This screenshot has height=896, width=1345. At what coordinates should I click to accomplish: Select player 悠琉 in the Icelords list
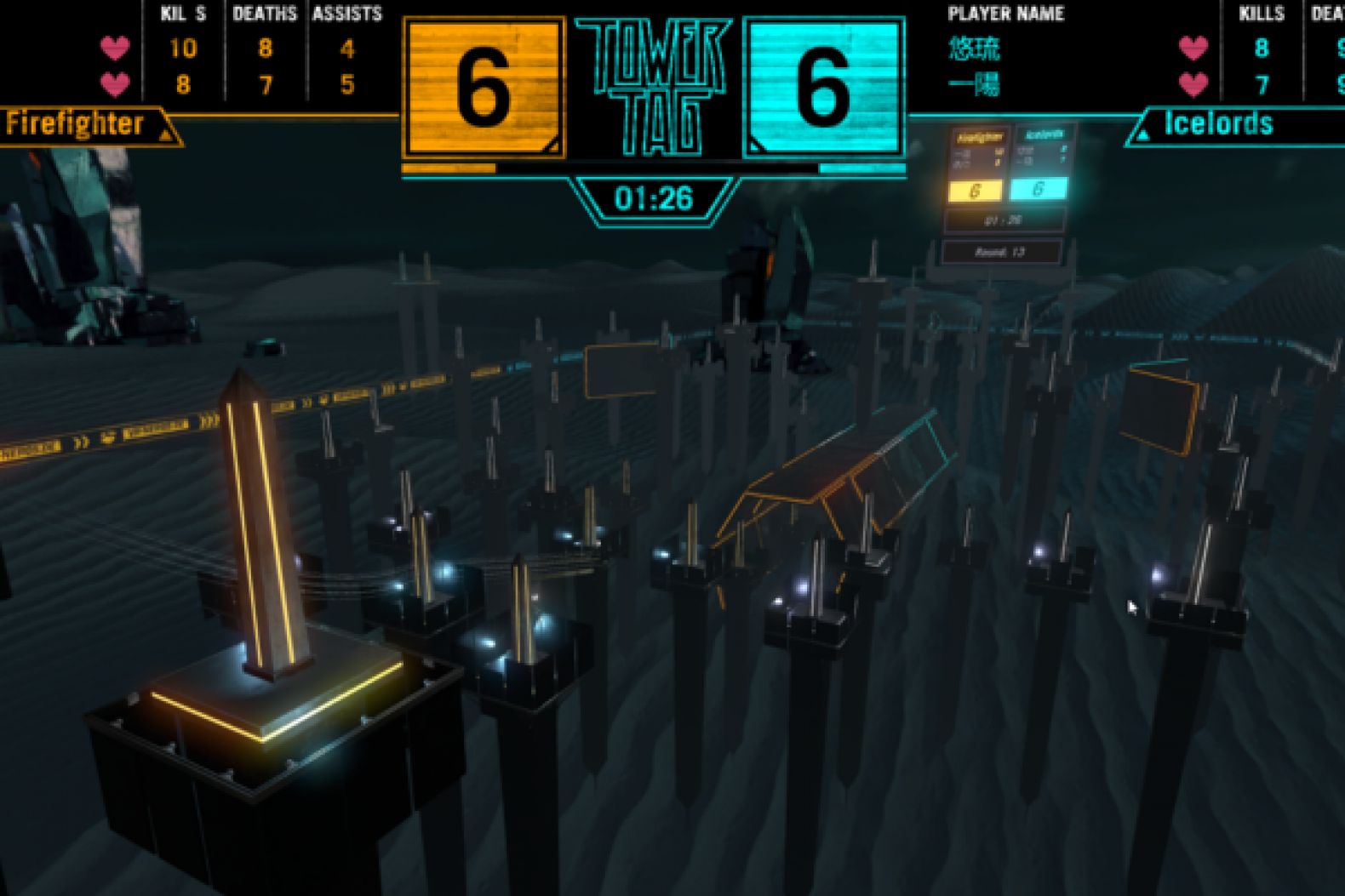(x=974, y=49)
